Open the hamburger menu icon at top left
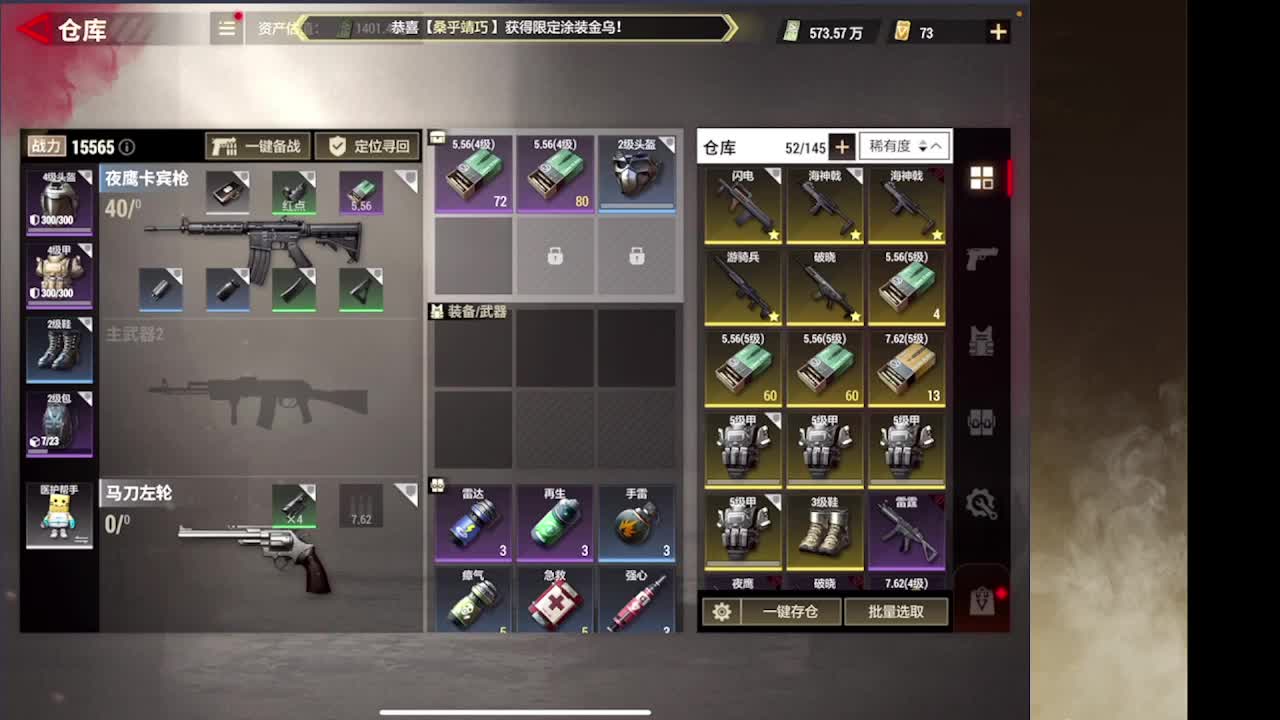This screenshot has height=720, width=1280. click(x=226, y=29)
